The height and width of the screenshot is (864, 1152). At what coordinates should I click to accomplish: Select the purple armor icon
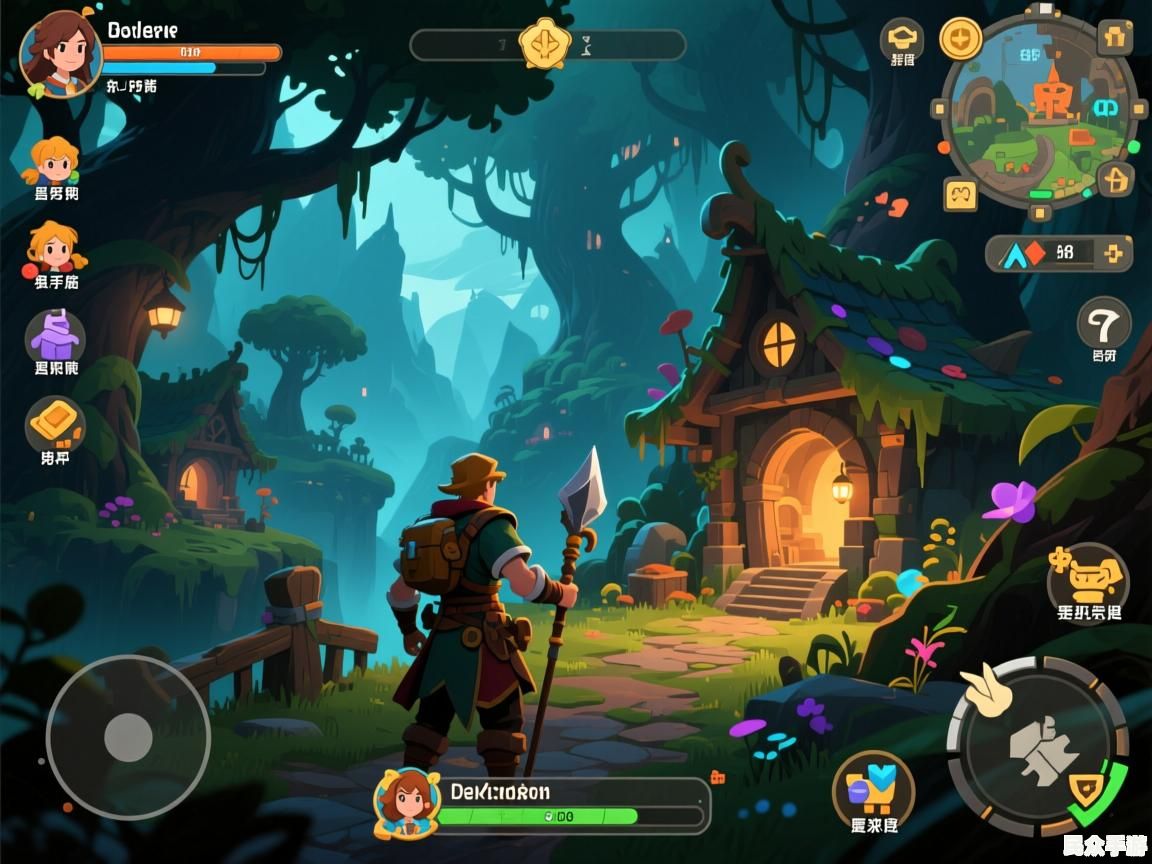[x=55, y=336]
